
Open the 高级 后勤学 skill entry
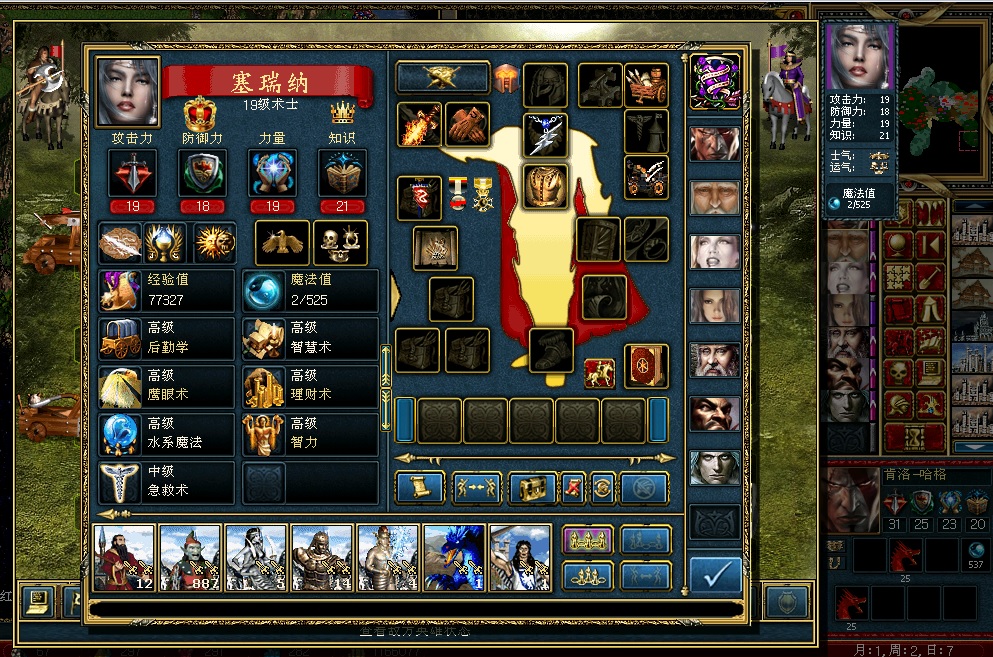pos(167,338)
